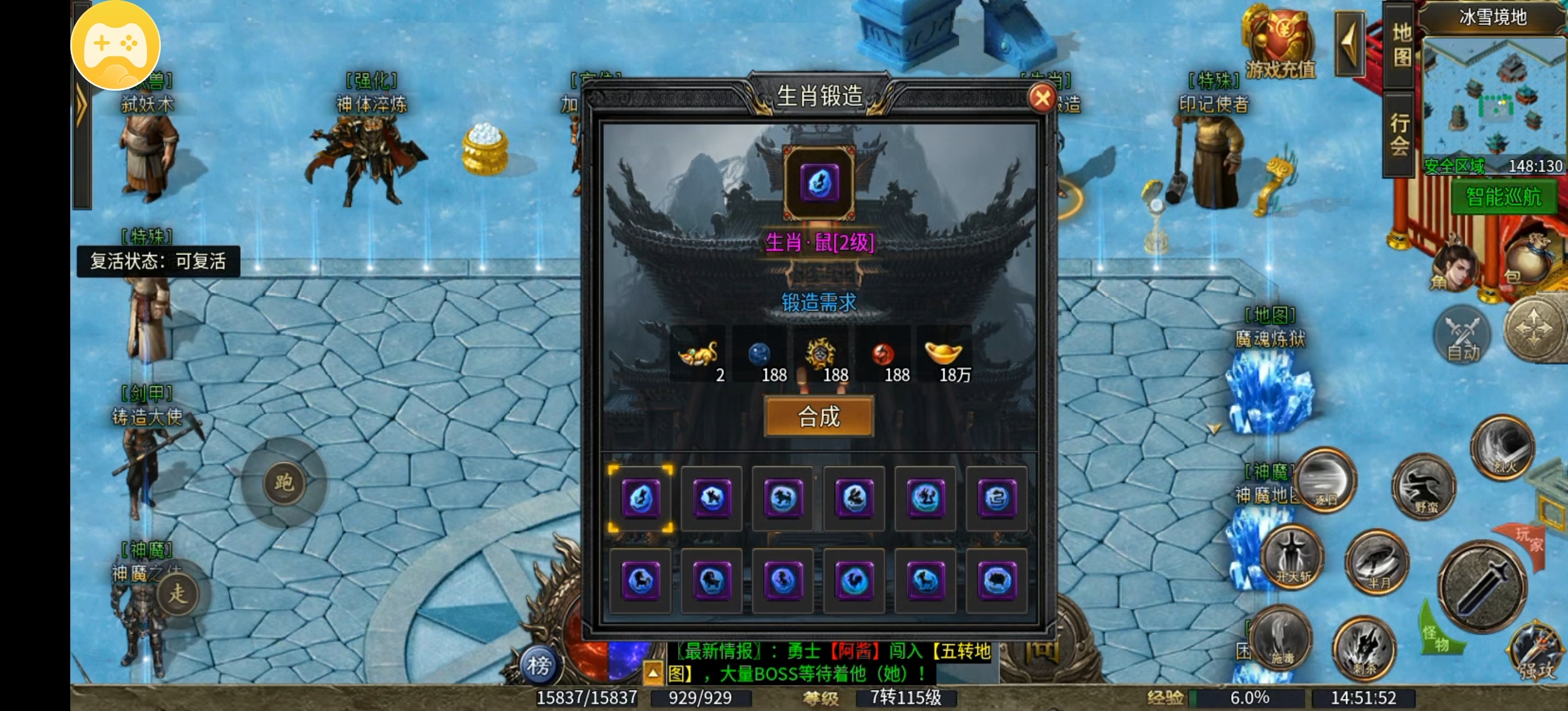Select the pig zodiac stone slot

pos(997,580)
